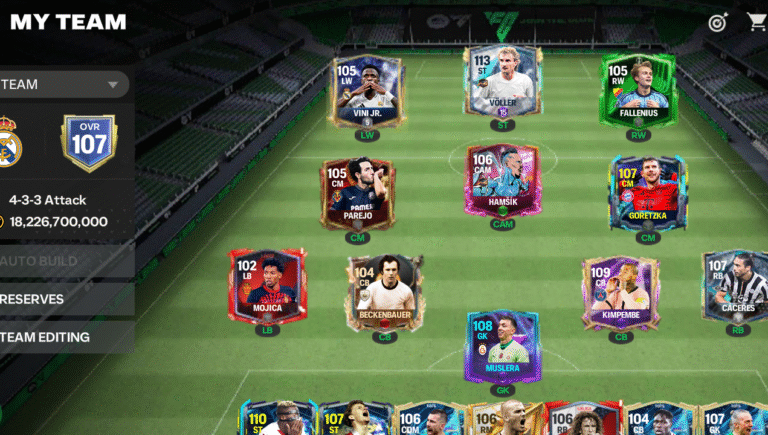
Task: Open the Reserves menu
Action: 60,299
